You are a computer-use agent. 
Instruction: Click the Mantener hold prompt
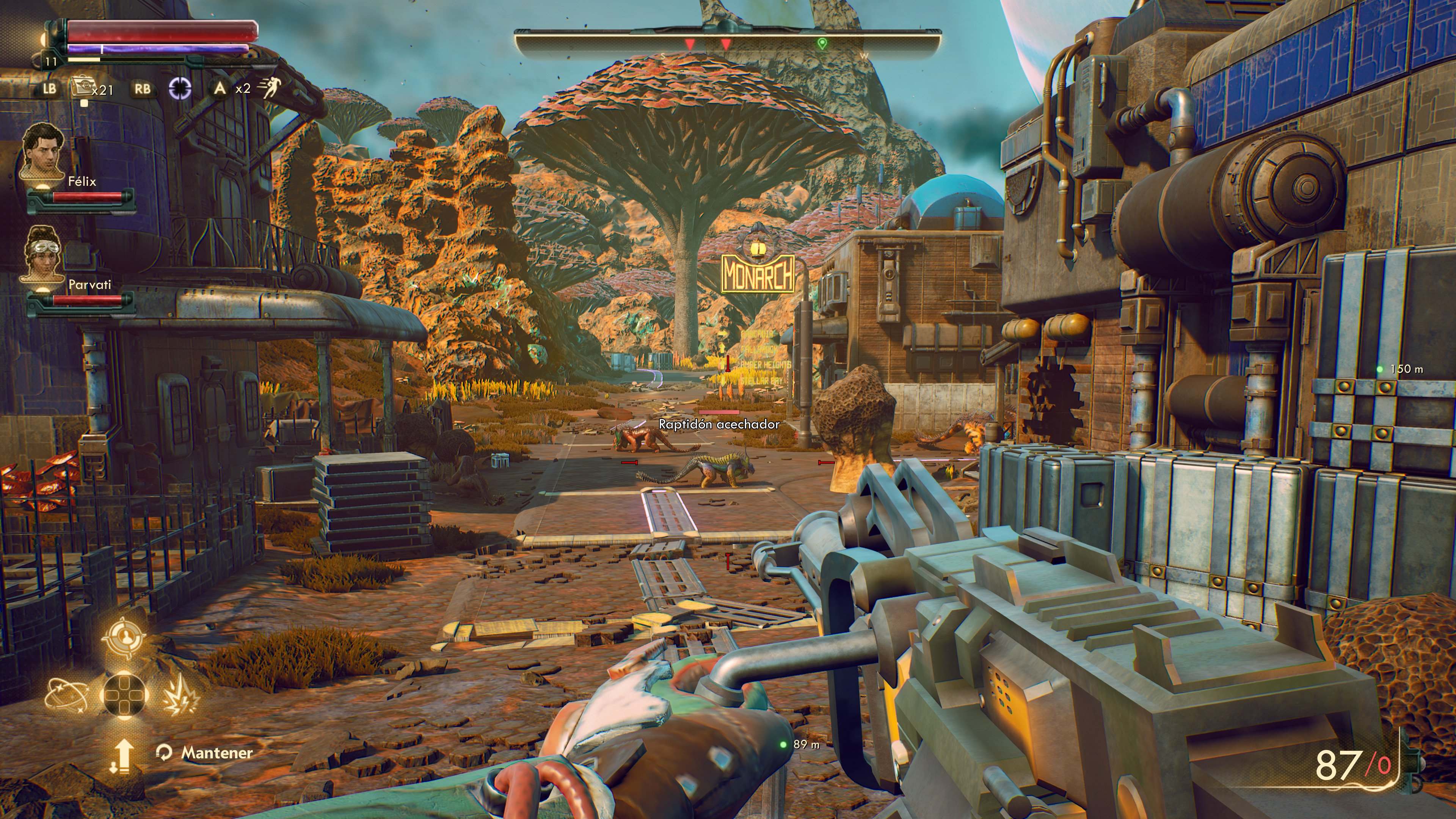216,753
